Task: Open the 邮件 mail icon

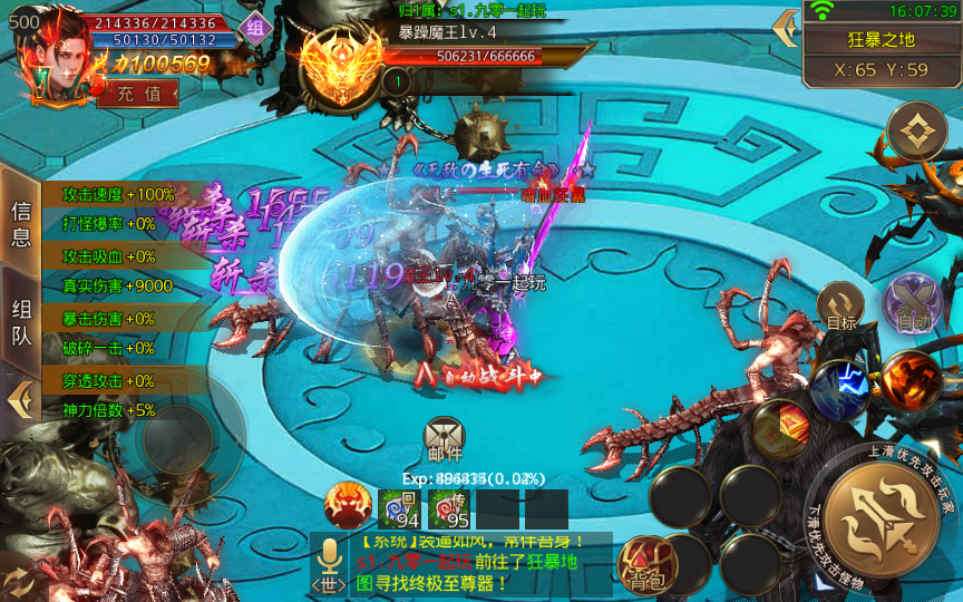Action: 445,437
